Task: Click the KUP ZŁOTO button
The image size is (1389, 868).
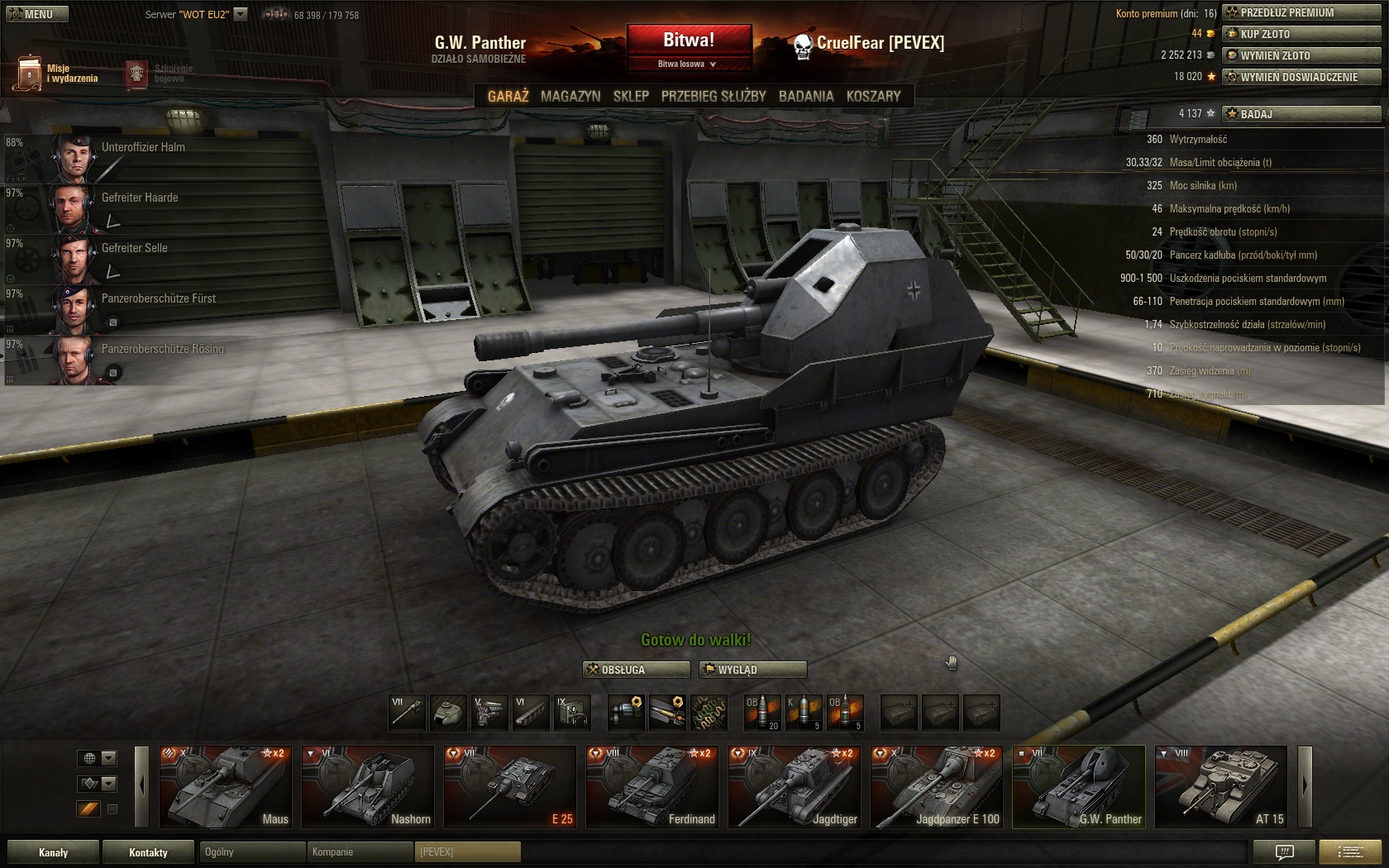Action: (1301, 34)
